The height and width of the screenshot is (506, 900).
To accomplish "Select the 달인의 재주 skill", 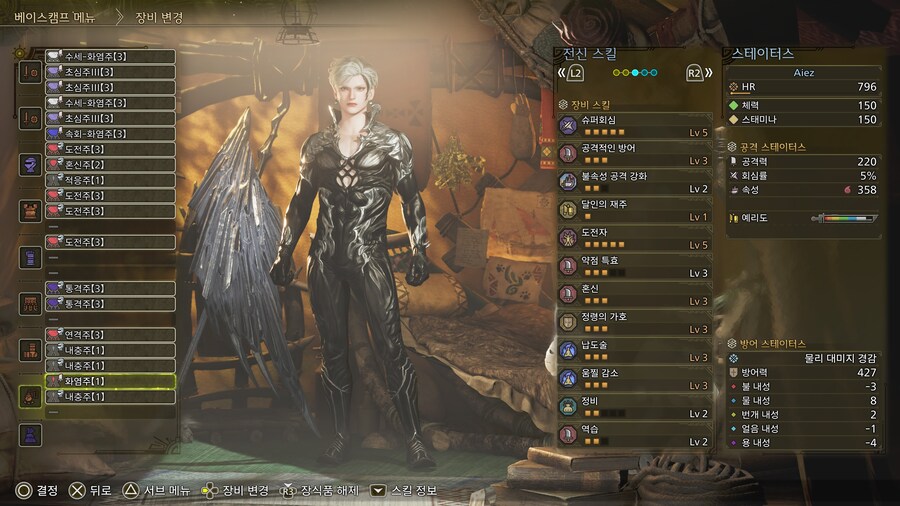I will (x=634, y=210).
